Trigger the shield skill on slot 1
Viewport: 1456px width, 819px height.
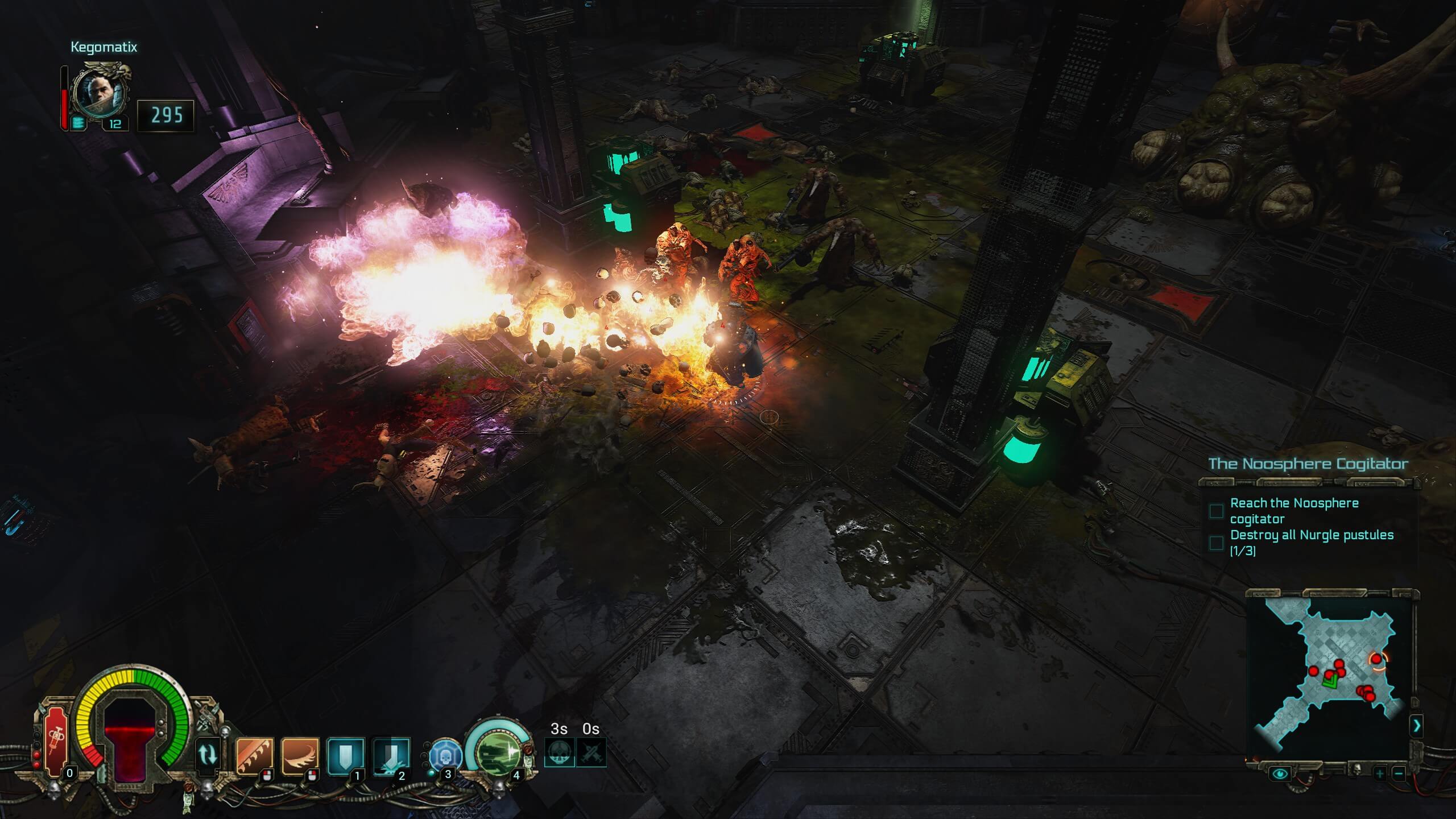pyautogui.click(x=346, y=756)
